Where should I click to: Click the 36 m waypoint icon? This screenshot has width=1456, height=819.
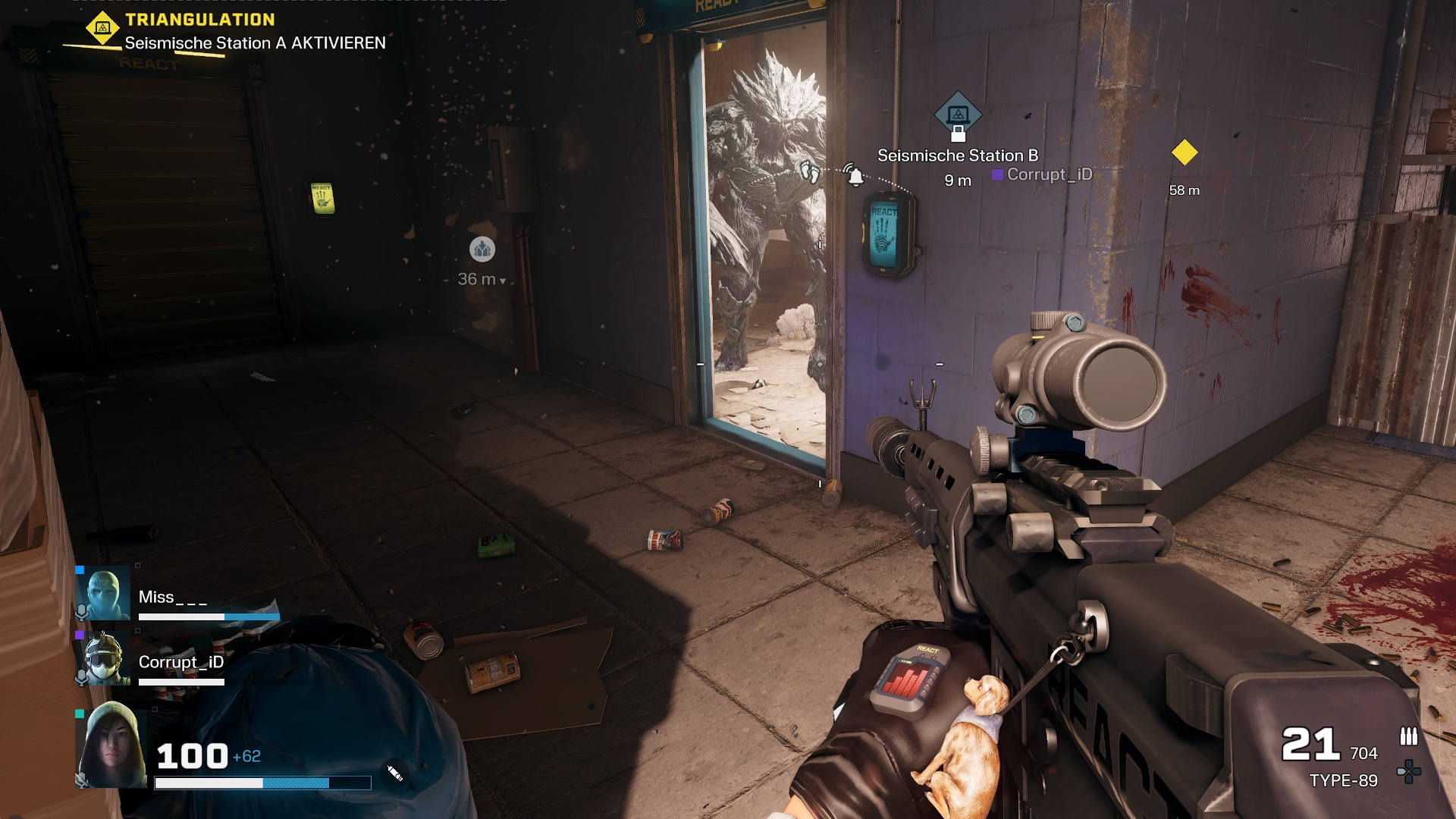coord(482,249)
